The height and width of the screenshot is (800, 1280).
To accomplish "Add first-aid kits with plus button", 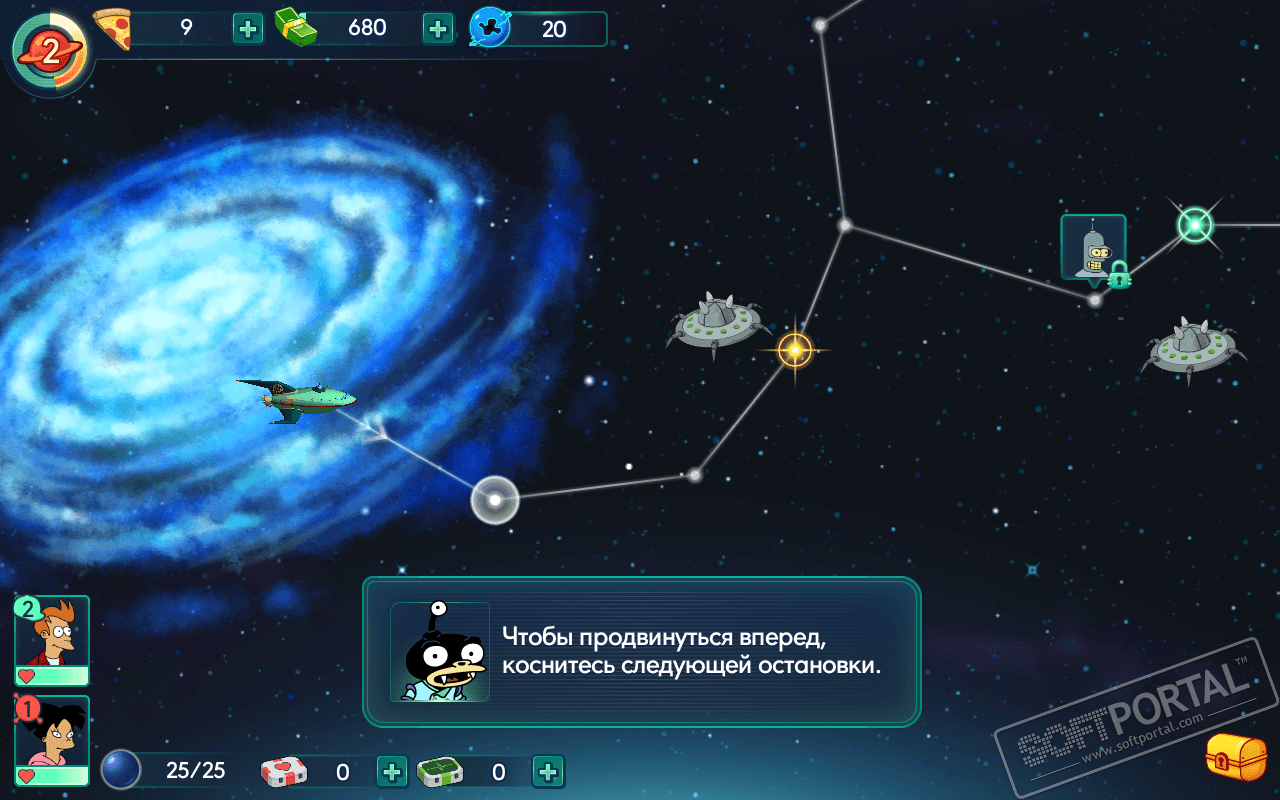I will tap(392, 771).
